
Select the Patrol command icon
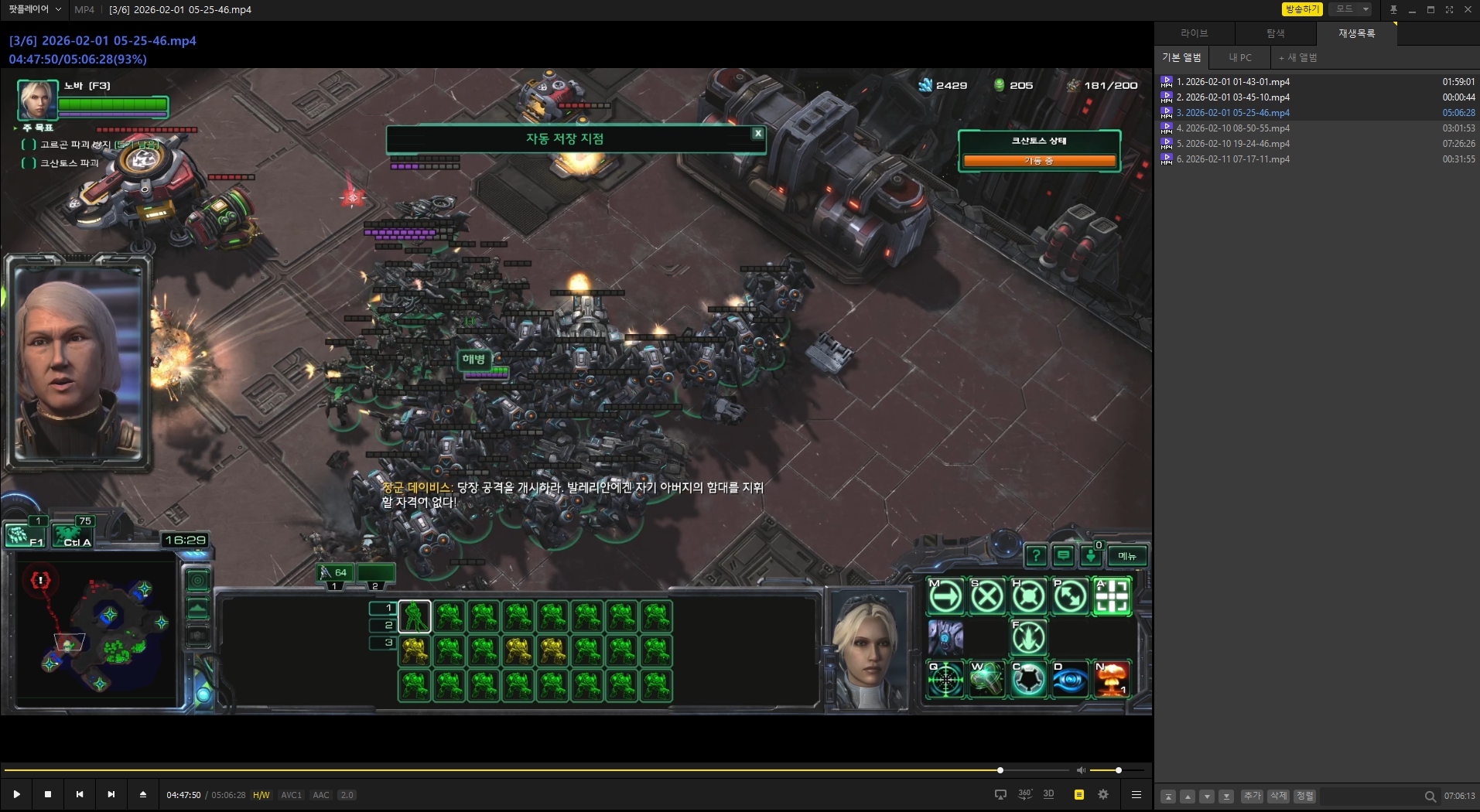click(x=1071, y=597)
